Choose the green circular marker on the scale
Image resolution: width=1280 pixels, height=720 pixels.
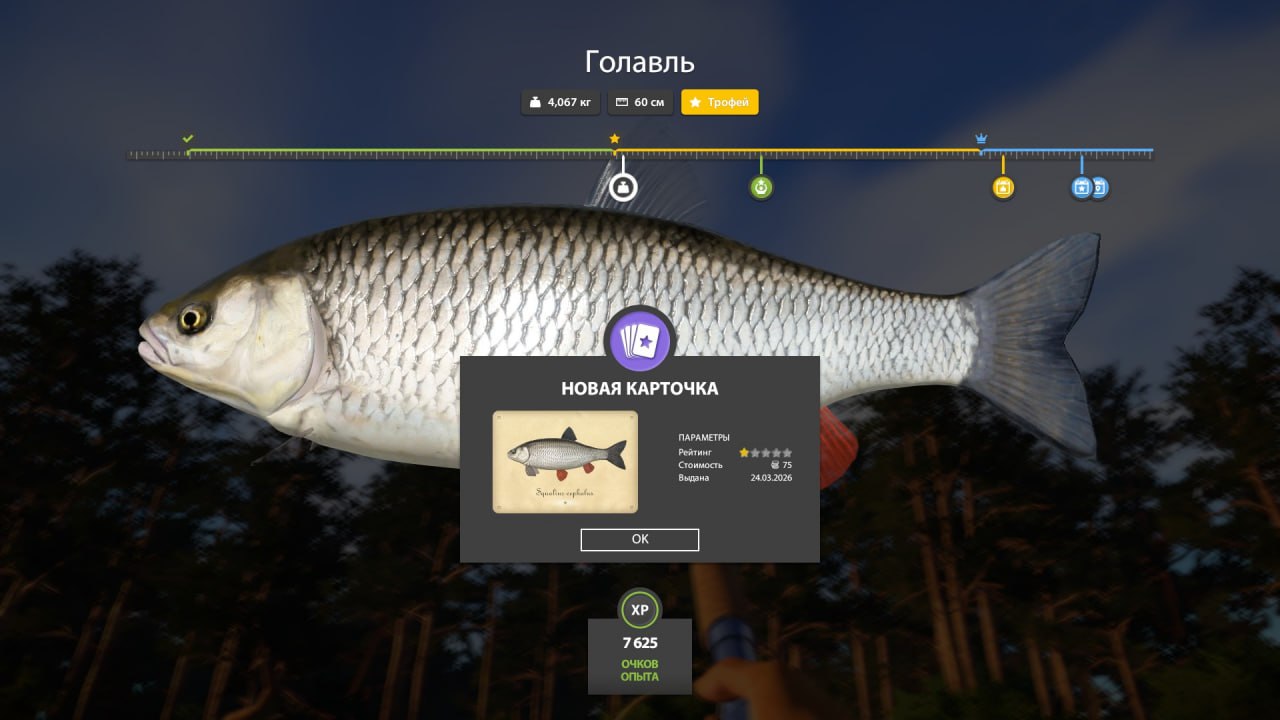tap(761, 187)
